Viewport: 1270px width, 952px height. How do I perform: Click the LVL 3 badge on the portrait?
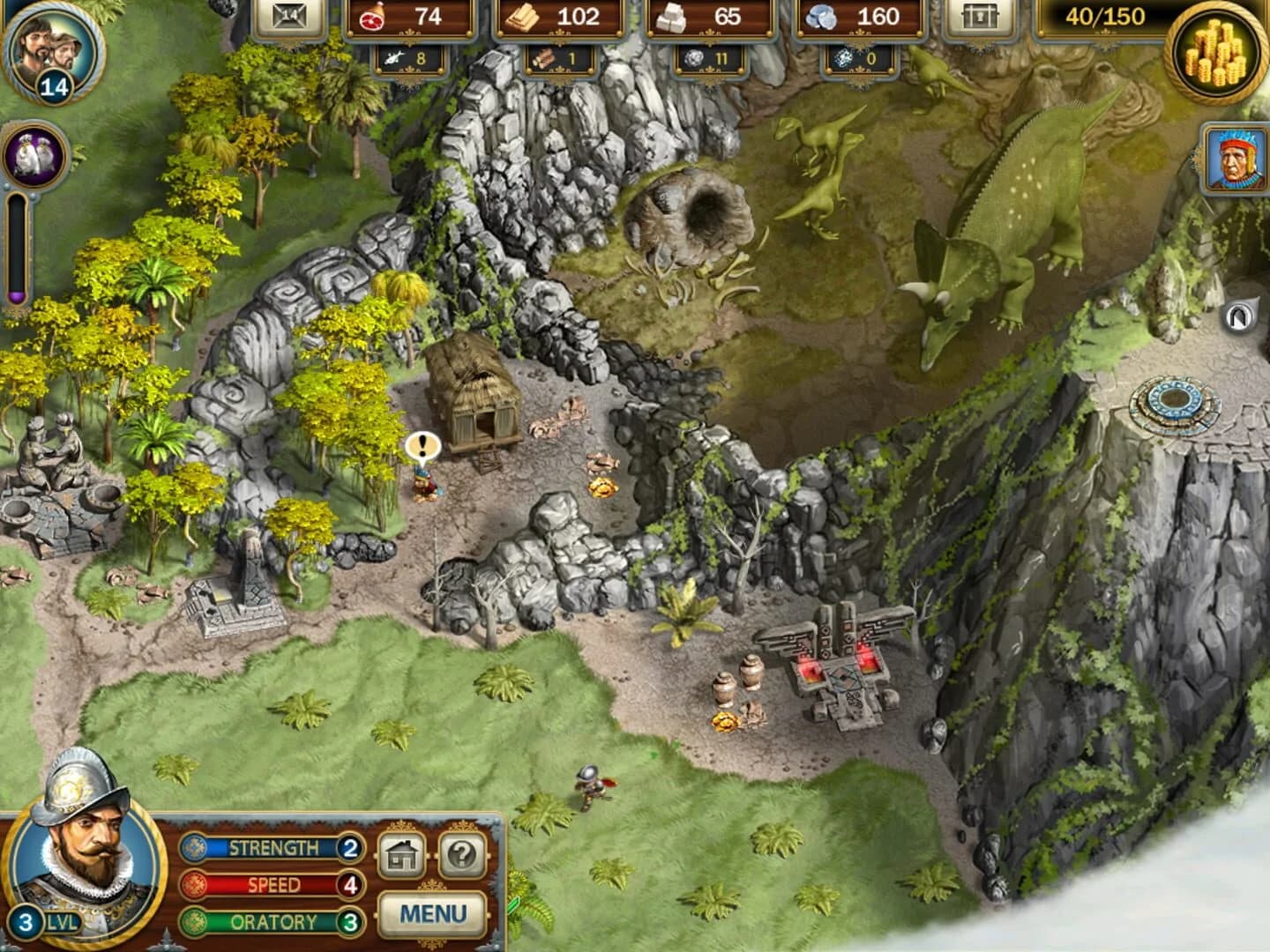[x=28, y=919]
